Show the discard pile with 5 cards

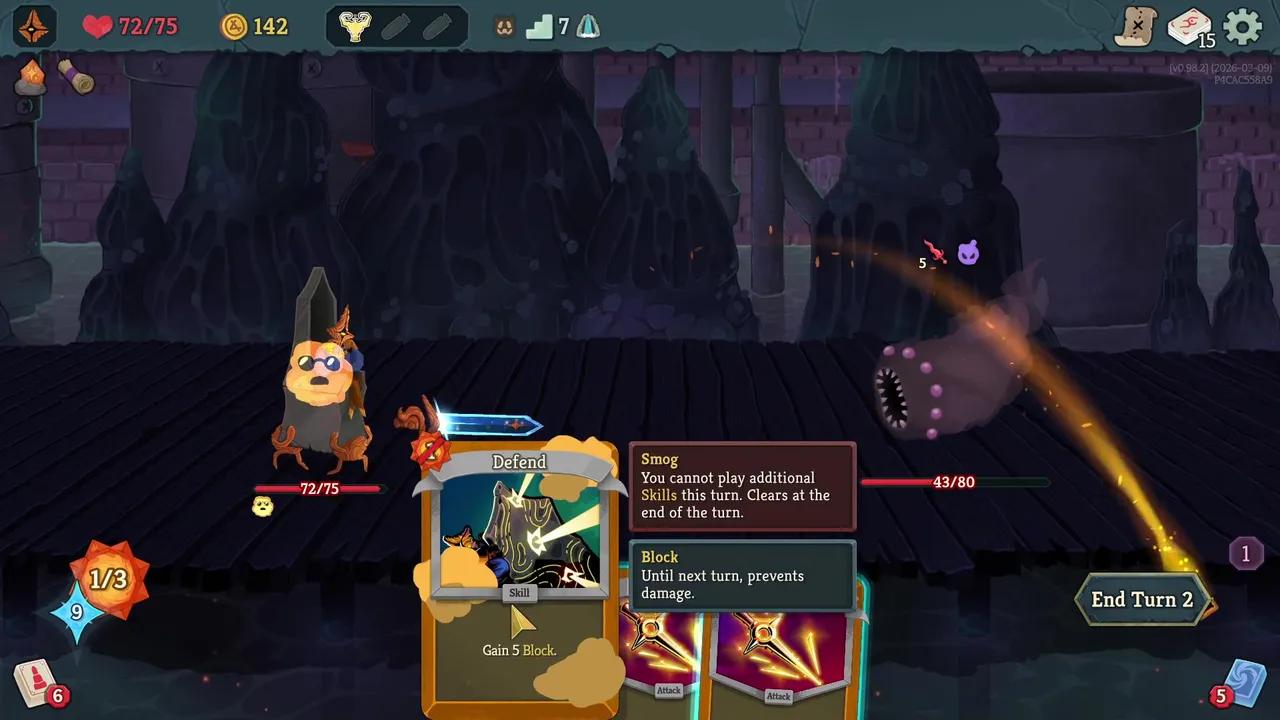click(x=1244, y=683)
